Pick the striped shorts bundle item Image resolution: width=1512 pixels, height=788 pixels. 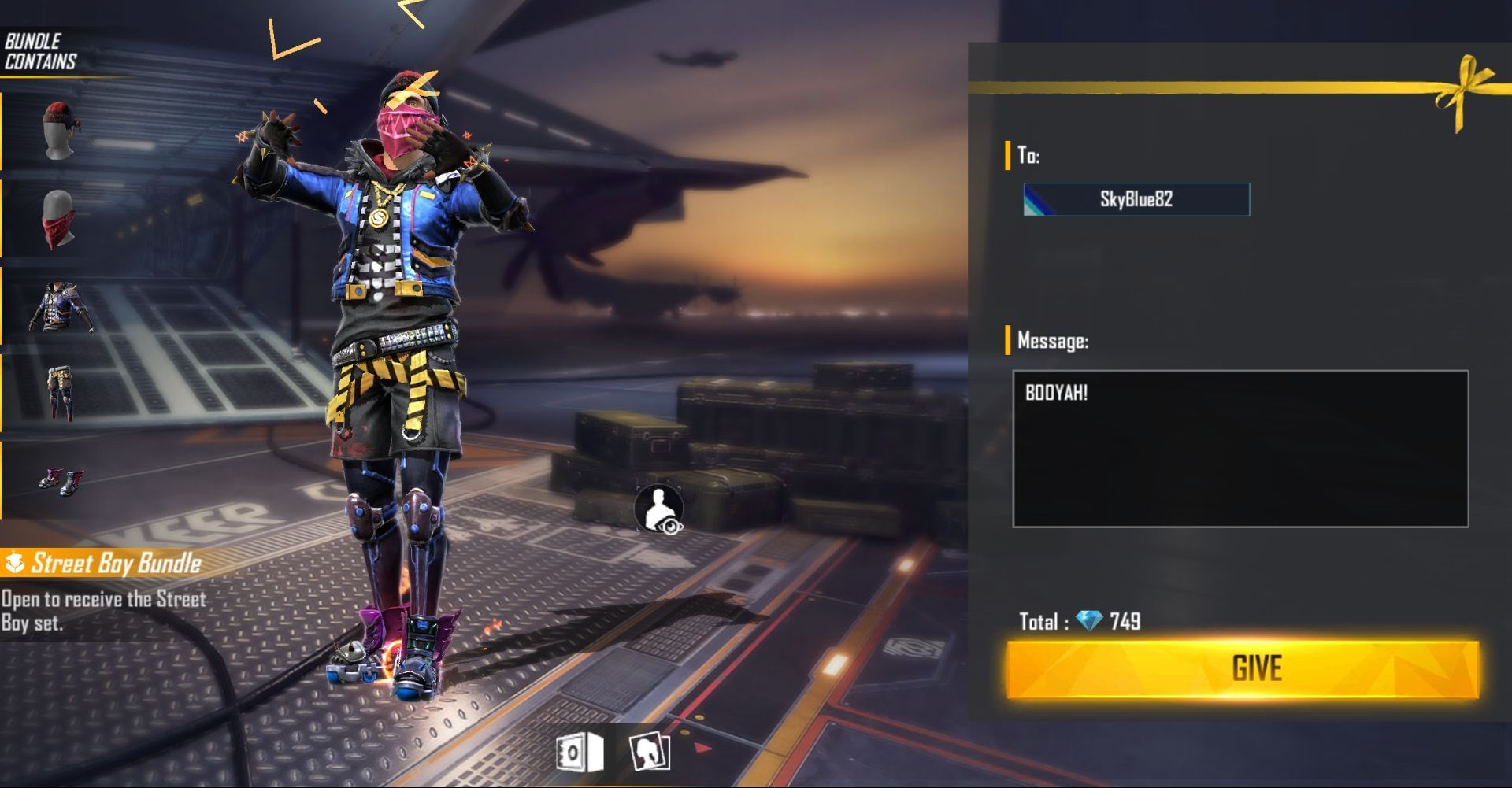tap(58, 392)
